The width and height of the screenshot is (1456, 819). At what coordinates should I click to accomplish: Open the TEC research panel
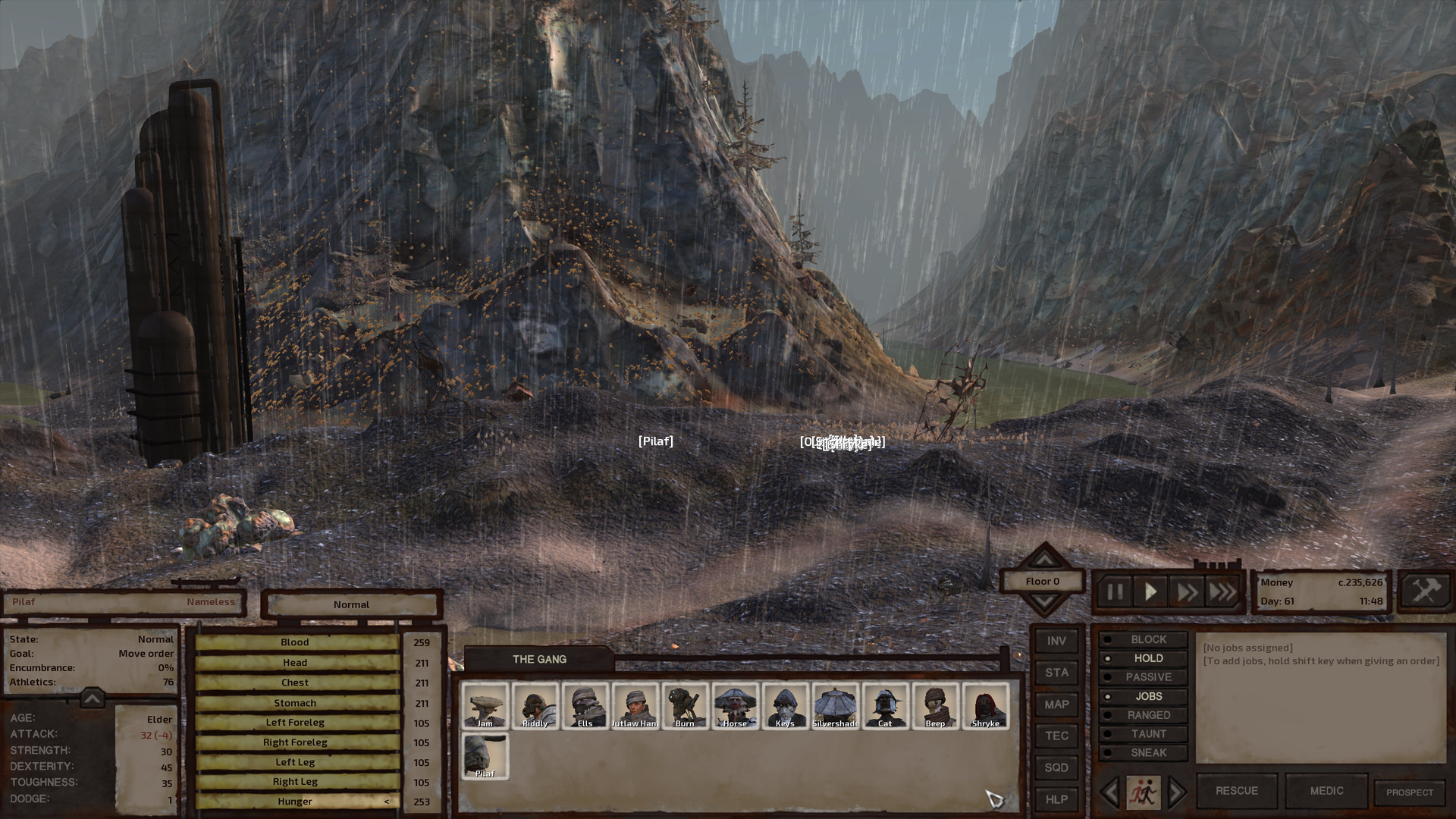tap(1056, 736)
